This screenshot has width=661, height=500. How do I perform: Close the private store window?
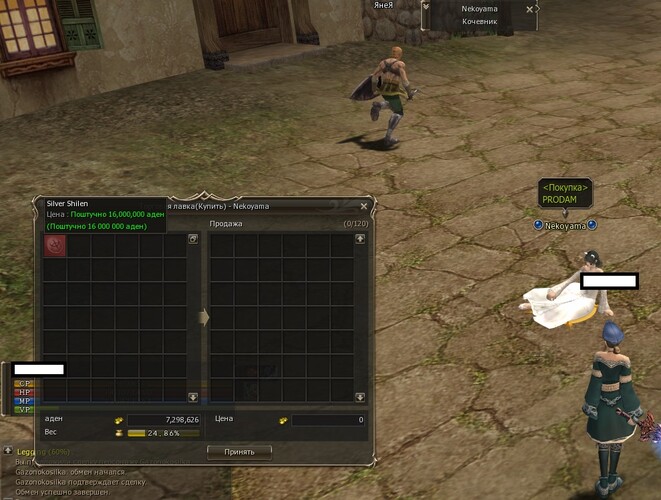click(x=364, y=206)
